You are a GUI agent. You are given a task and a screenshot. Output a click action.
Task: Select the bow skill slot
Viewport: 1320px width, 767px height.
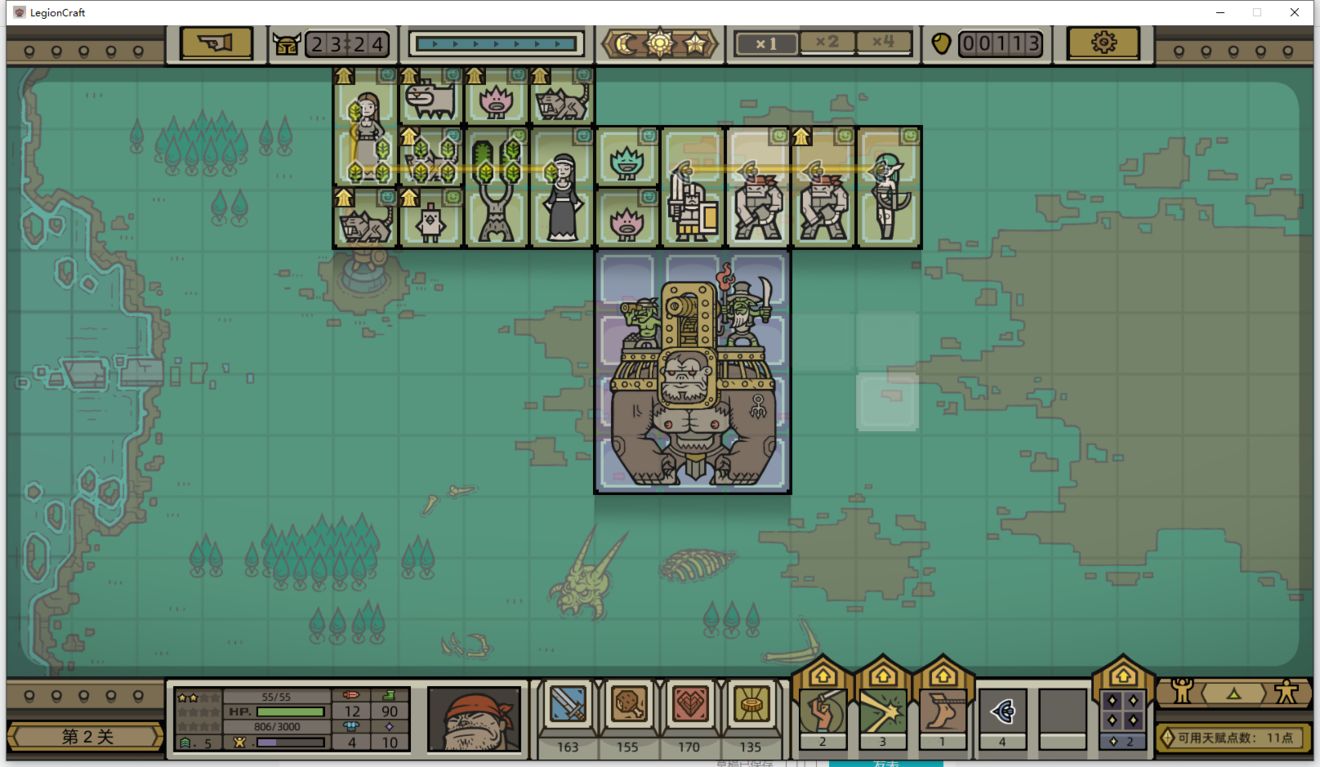point(1002,711)
